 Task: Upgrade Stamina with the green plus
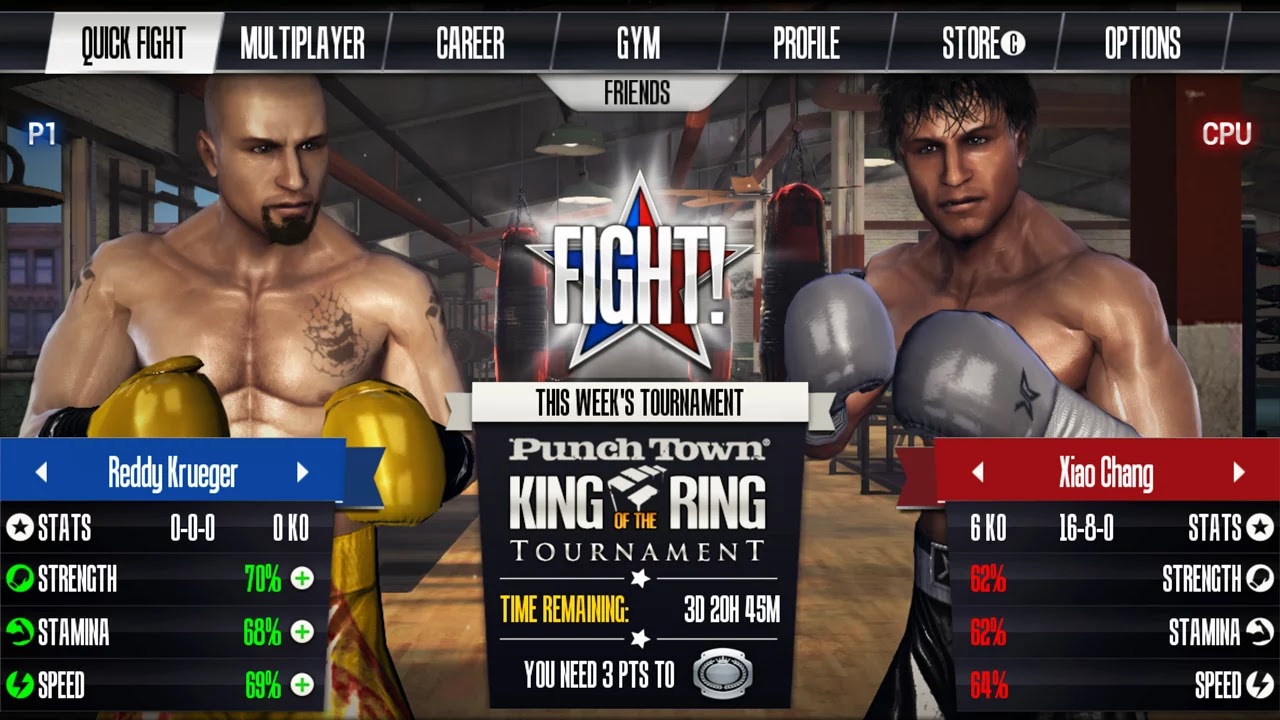(302, 632)
